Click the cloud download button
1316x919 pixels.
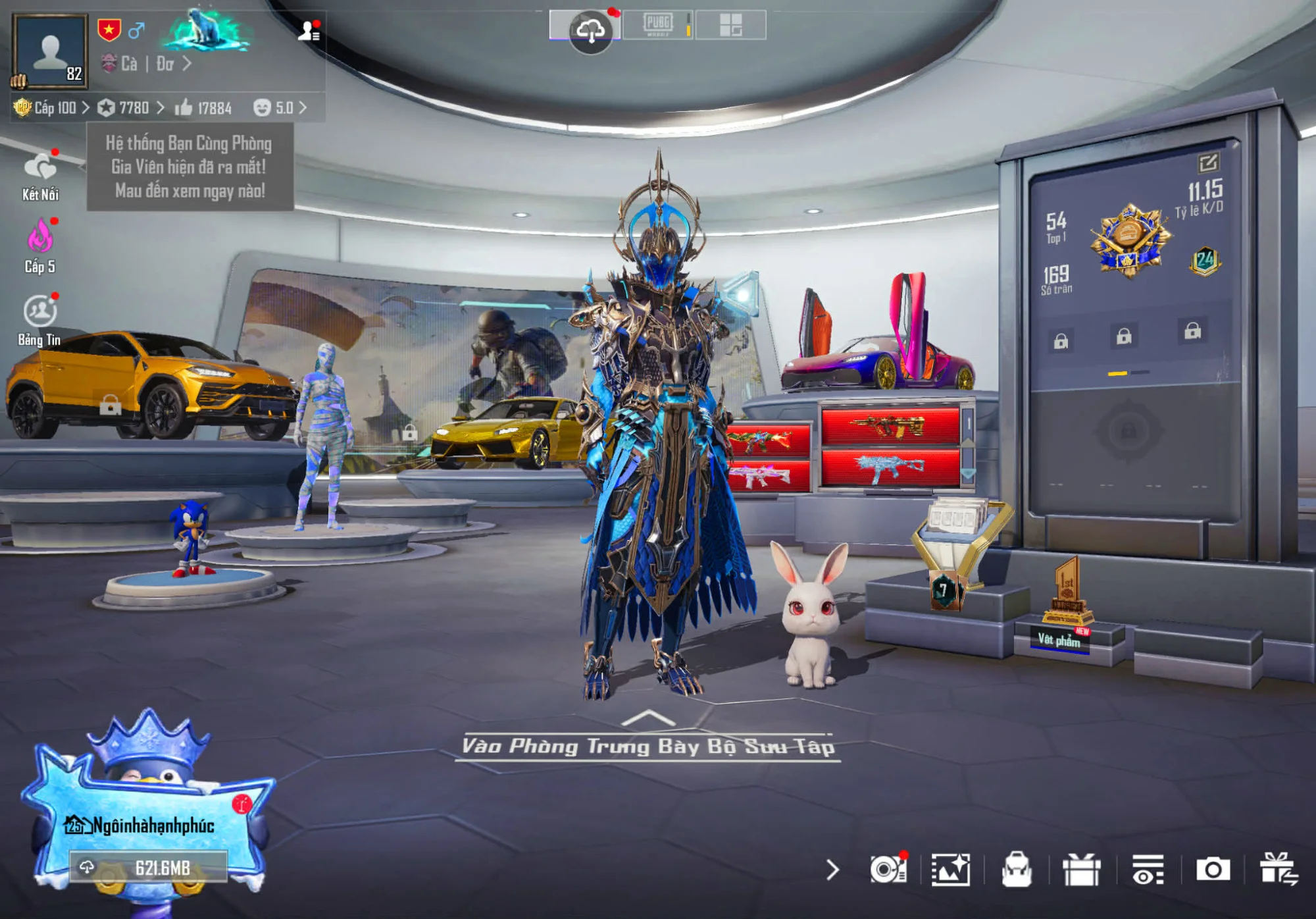(590, 29)
